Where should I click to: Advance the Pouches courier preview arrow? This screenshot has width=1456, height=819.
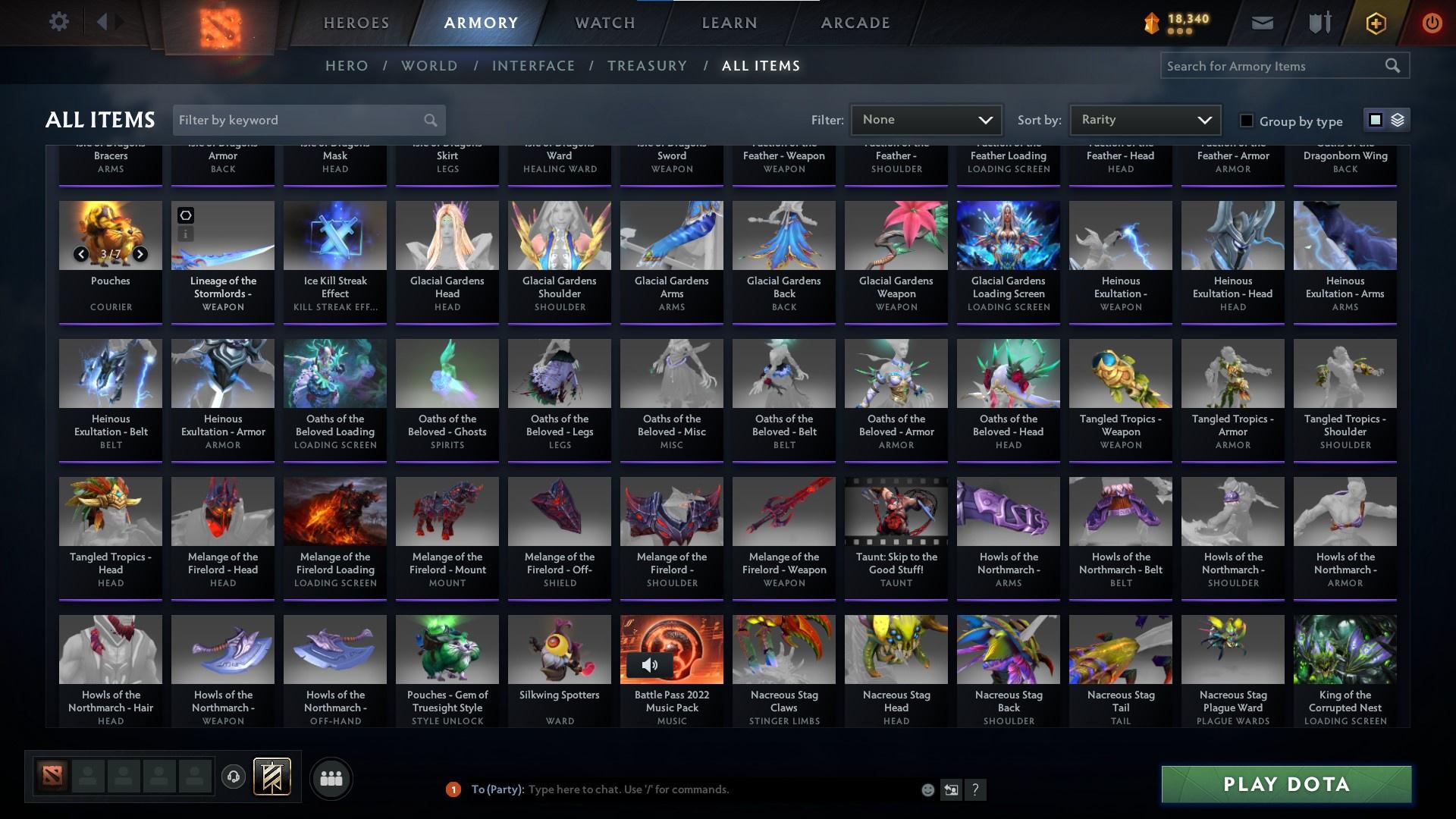[140, 254]
